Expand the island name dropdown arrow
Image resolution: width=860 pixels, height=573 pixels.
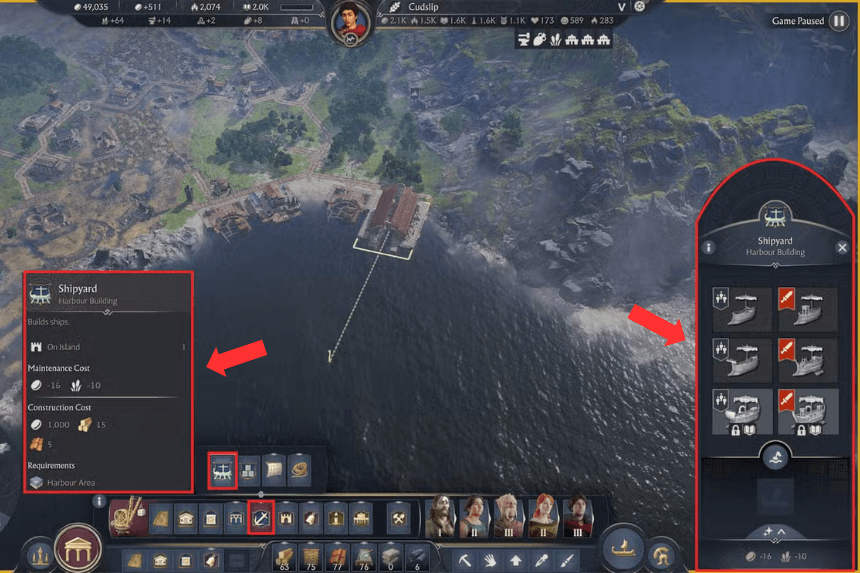tap(621, 7)
